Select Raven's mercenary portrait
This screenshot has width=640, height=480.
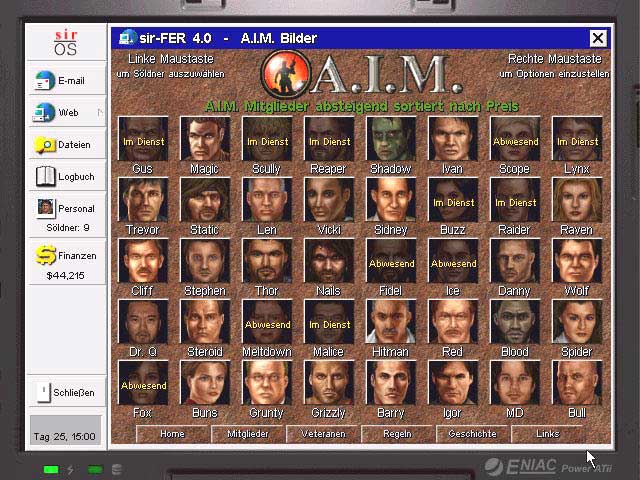pos(577,200)
